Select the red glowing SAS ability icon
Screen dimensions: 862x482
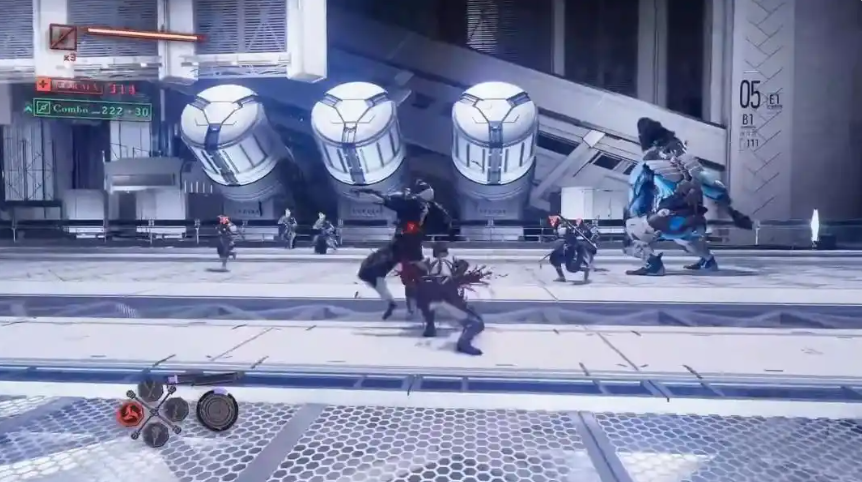pyautogui.click(x=130, y=412)
